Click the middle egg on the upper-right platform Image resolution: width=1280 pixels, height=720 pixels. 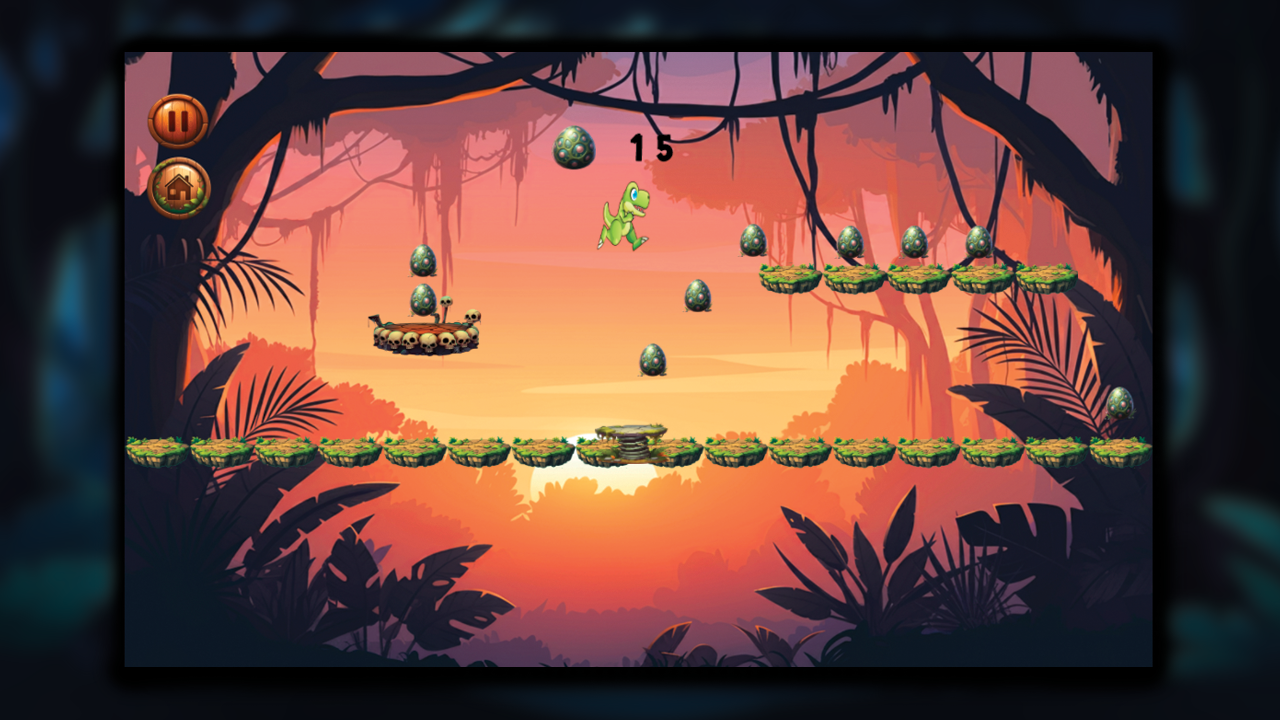(852, 242)
